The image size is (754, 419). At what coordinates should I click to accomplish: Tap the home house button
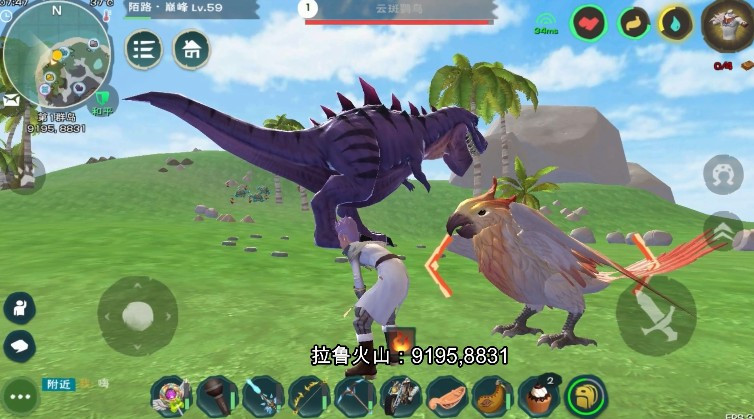point(191,50)
